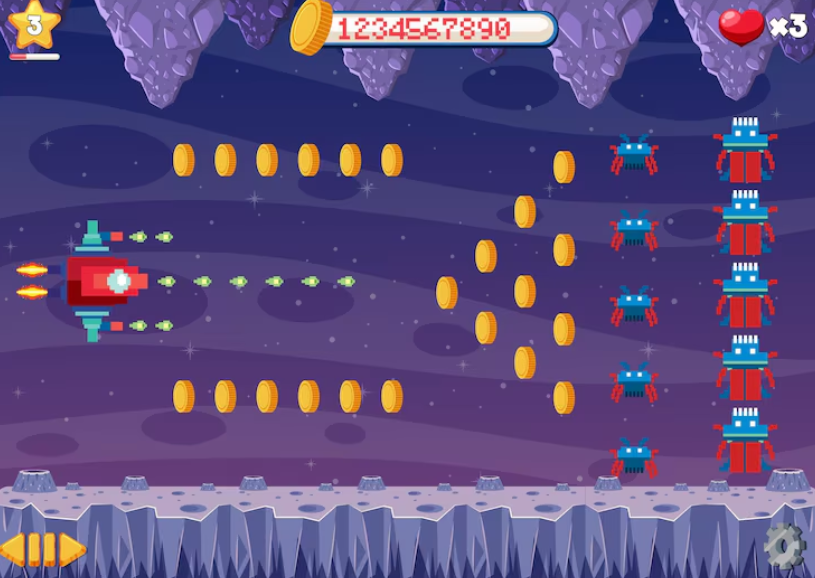
Task: Click the orange left arrow button
Action: (12, 549)
